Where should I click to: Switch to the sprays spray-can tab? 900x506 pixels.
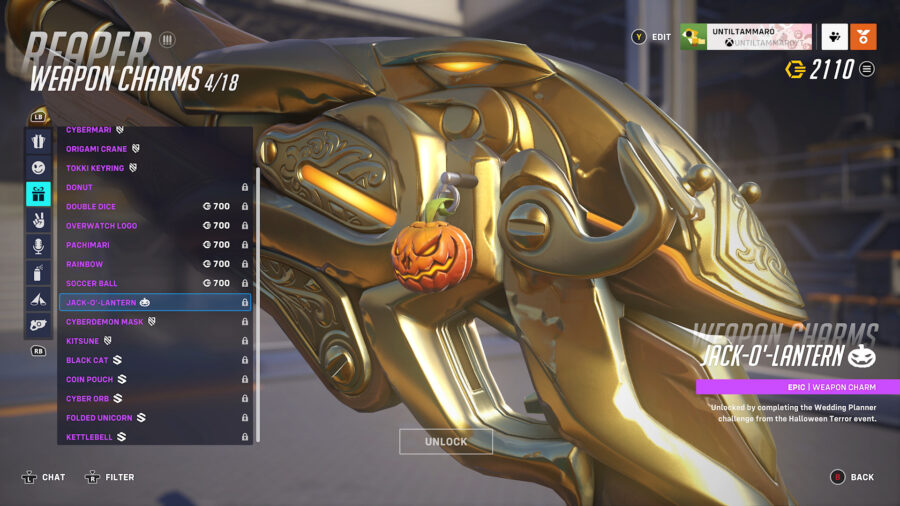click(38, 272)
